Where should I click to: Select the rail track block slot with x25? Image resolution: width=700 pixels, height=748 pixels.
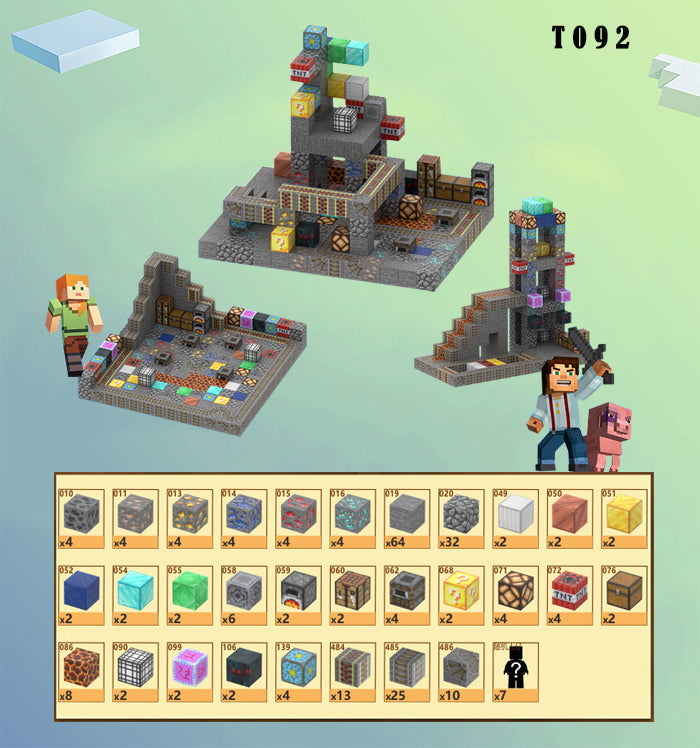tap(406, 668)
